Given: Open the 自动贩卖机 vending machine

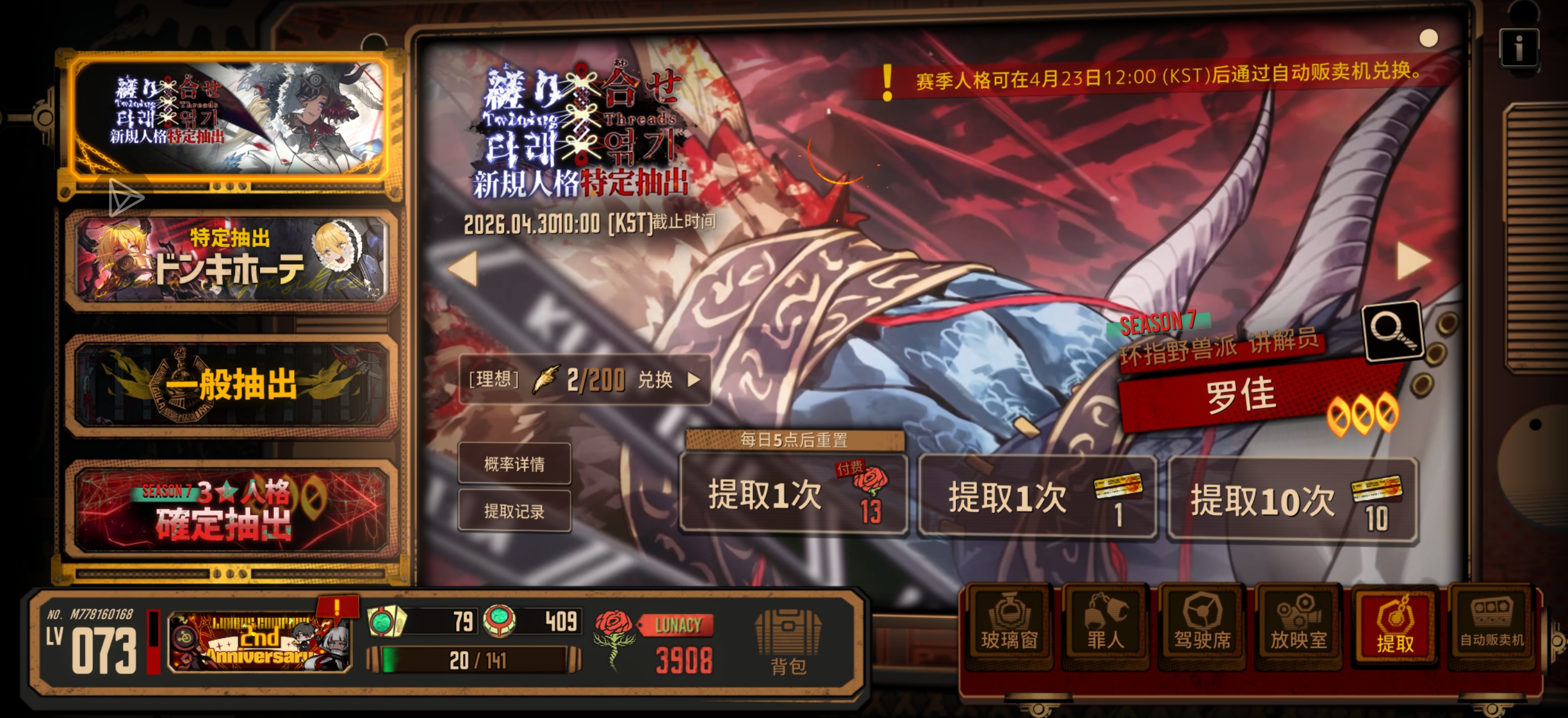Looking at the screenshot, I should pyautogui.click(x=1490, y=627).
